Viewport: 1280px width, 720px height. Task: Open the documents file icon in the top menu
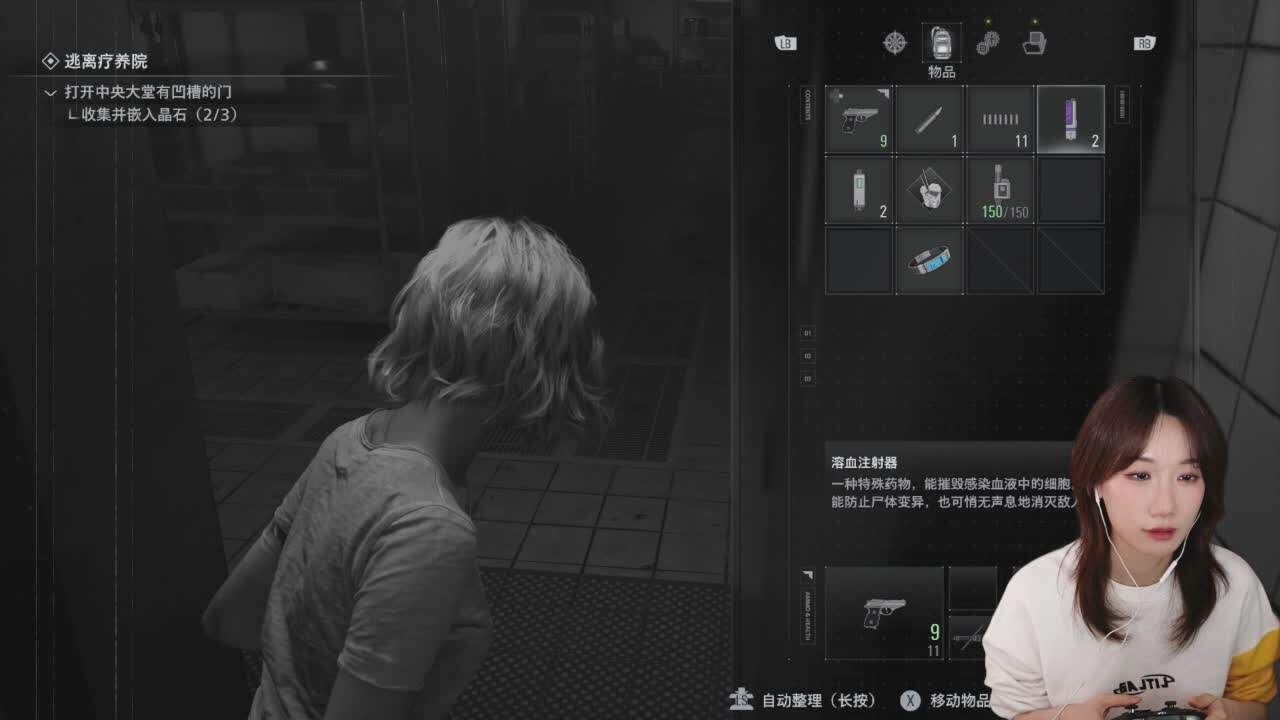click(x=1032, y=43)
